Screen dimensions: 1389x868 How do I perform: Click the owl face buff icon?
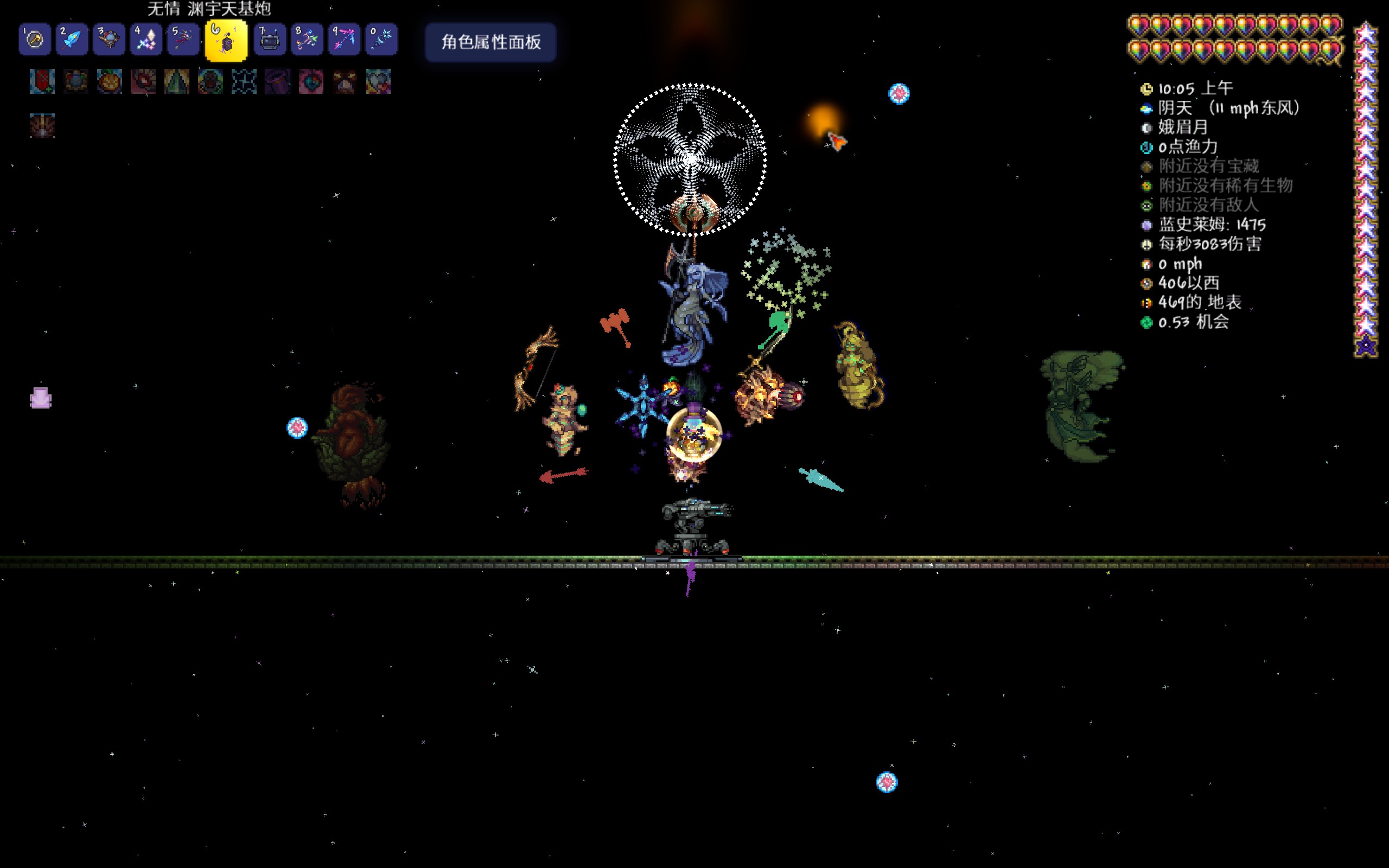point(345,81)
